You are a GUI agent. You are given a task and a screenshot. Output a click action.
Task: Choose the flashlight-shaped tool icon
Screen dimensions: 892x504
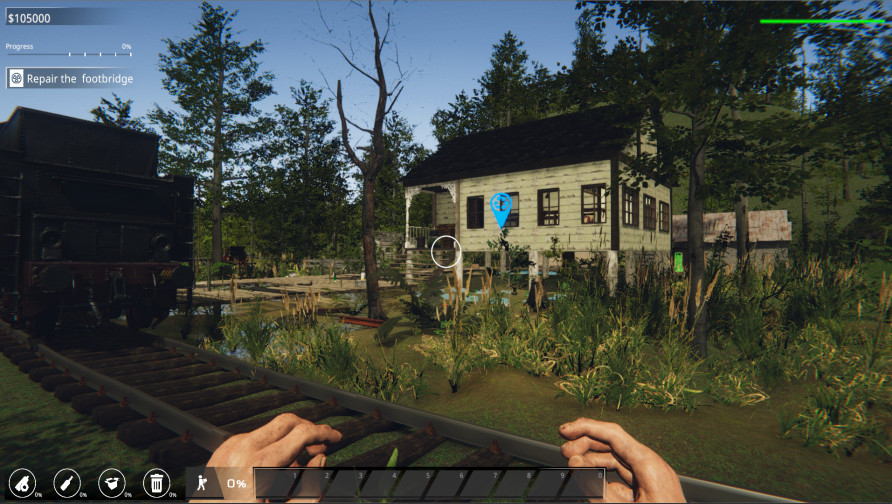[x=22, y=483]
